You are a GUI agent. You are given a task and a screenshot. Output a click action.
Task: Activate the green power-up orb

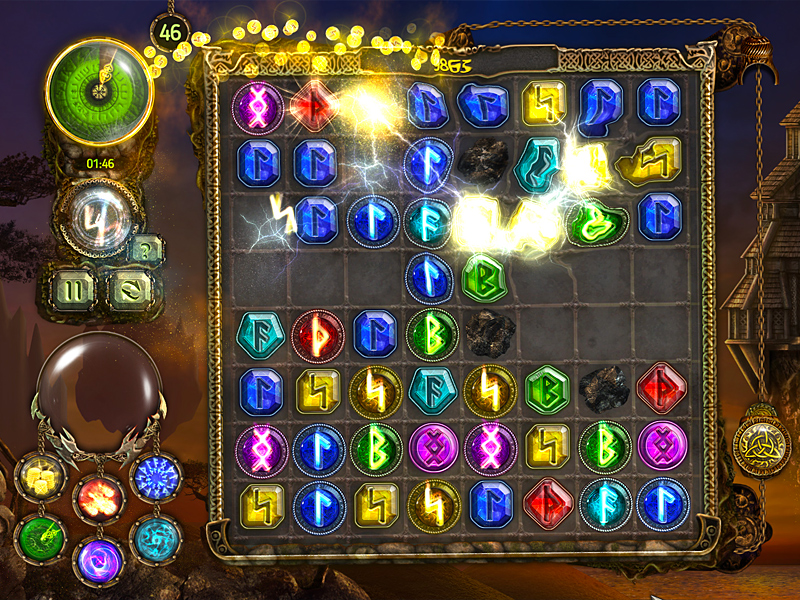pyautogui.click(x=41, y=539)
